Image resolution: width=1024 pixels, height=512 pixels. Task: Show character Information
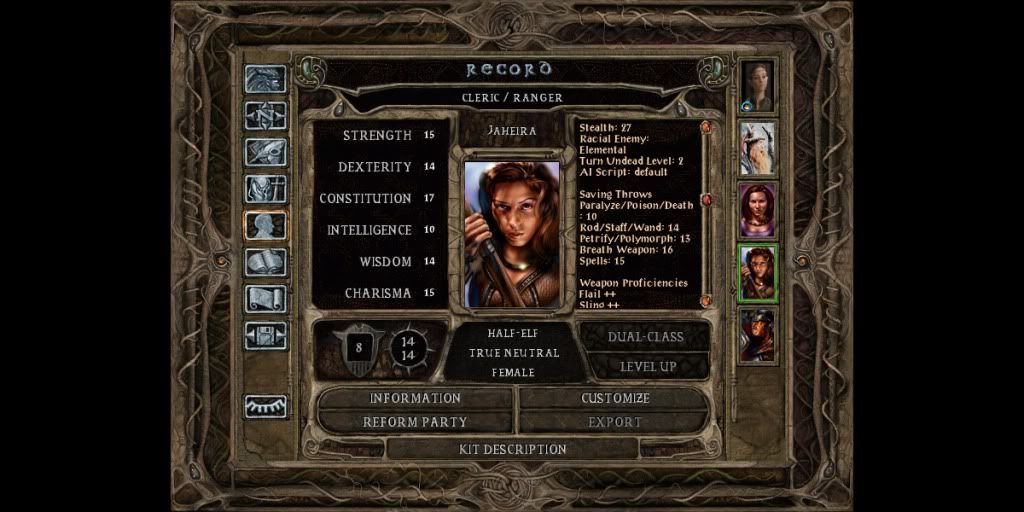pos(415,398)
